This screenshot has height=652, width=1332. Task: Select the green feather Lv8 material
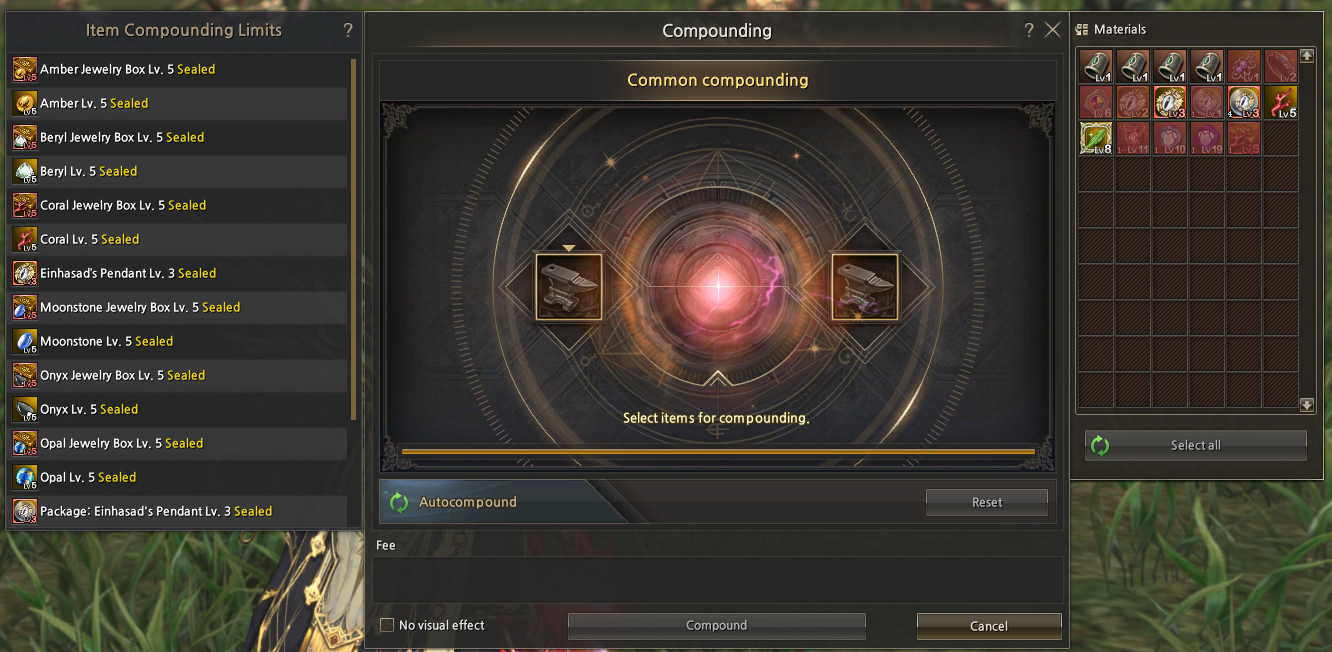coord(1096,138)
